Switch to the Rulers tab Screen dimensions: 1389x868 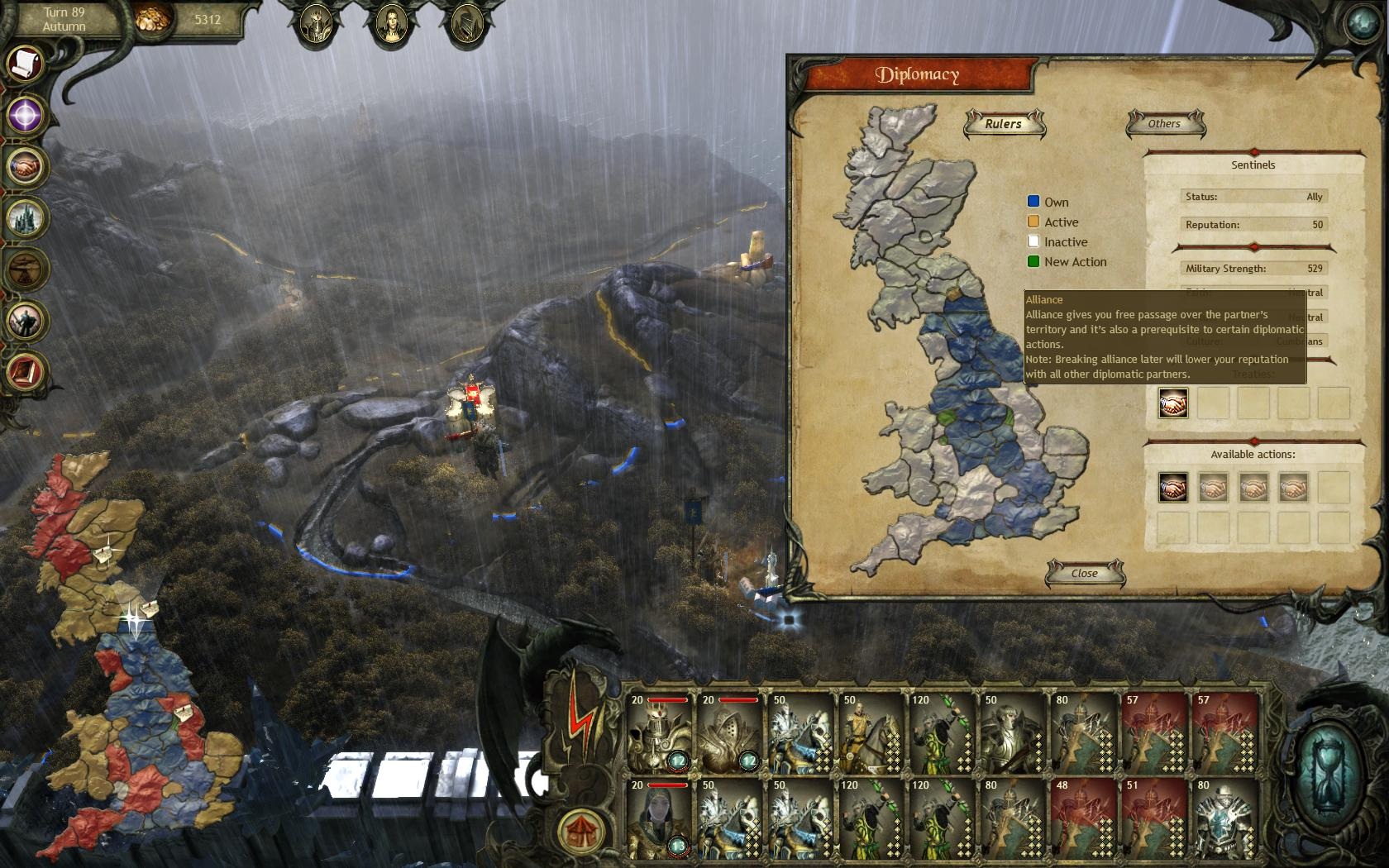point(1004,124)
